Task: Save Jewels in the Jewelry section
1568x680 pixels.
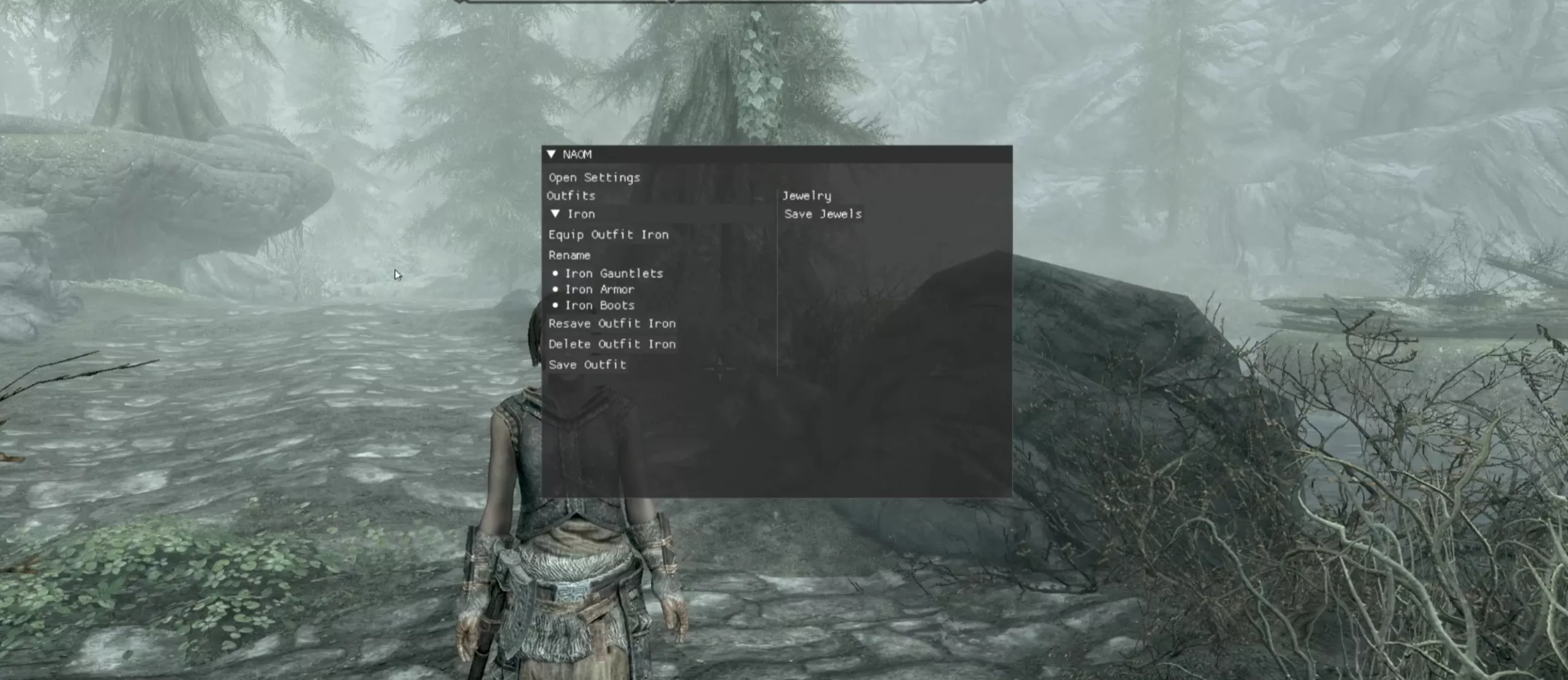Action: [x=821, y=214]
